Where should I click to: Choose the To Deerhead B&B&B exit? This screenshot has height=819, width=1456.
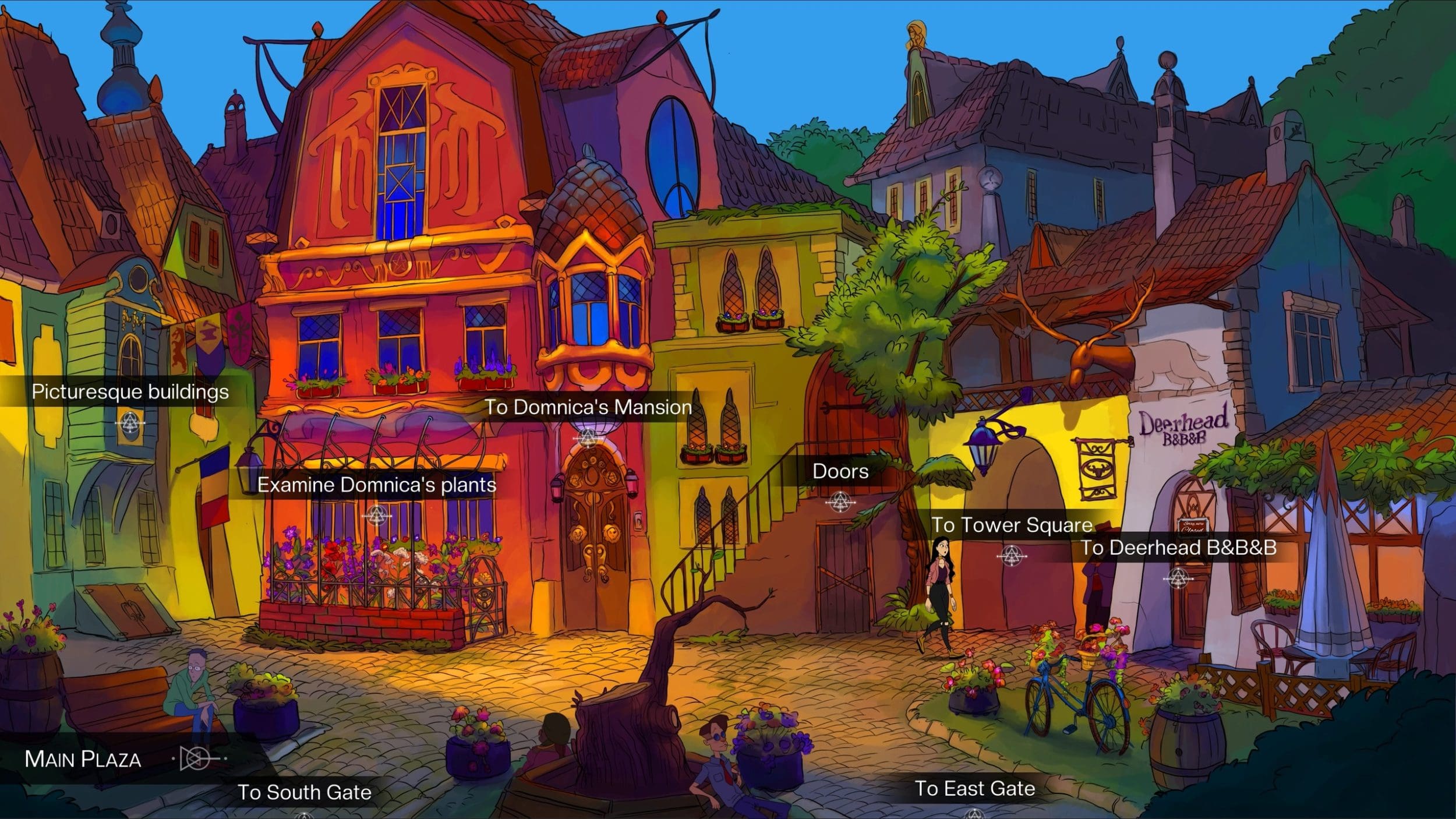click(1179, 548)
